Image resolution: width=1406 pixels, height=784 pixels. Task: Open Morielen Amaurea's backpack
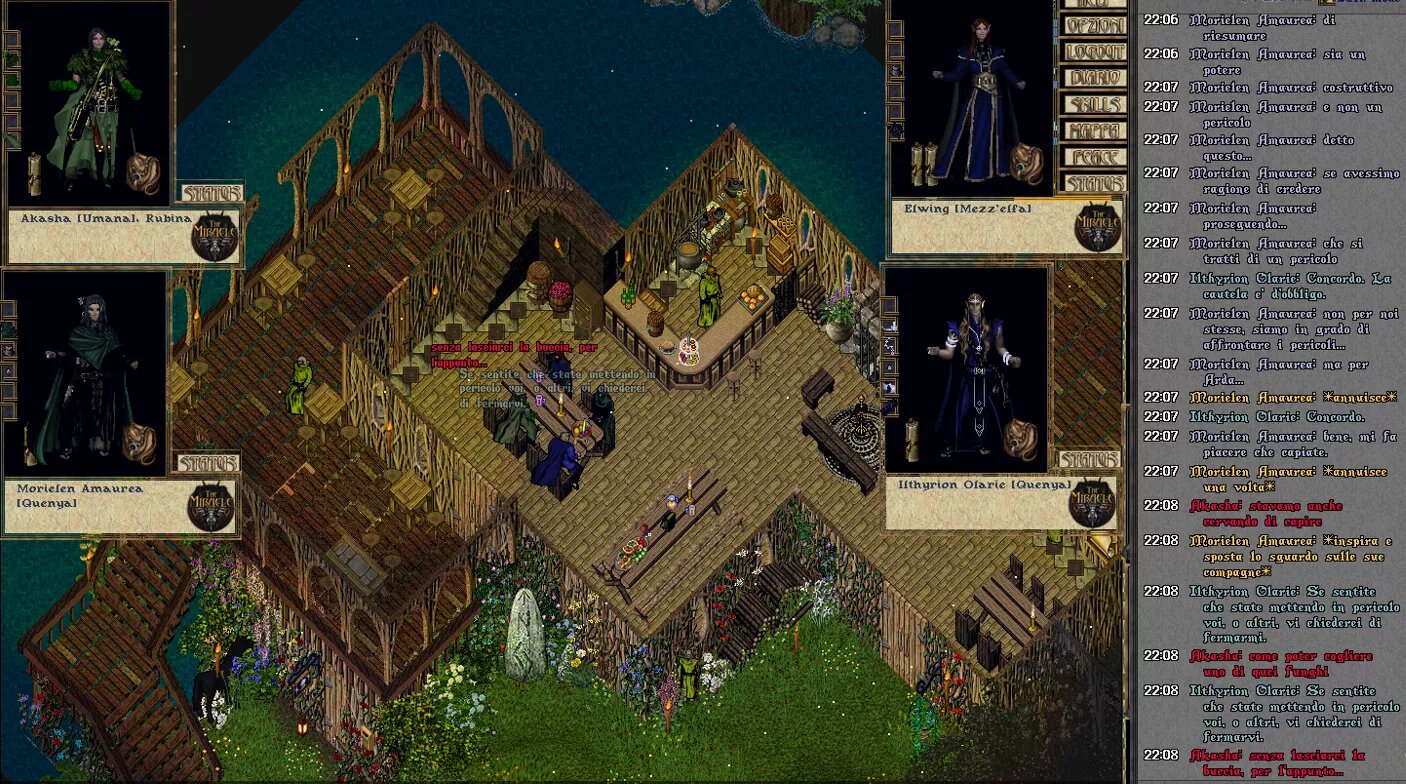[138, 443]
